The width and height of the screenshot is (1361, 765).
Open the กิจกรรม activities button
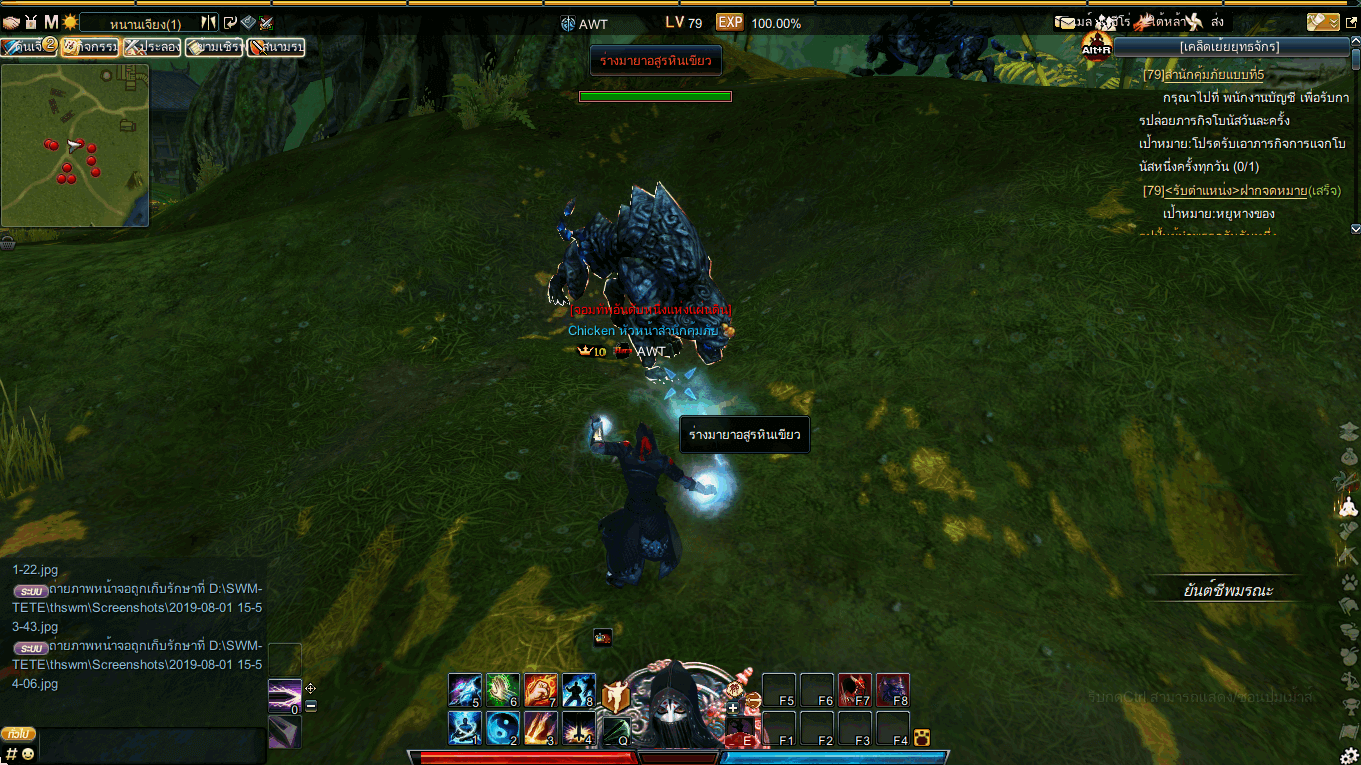(90, 47)
